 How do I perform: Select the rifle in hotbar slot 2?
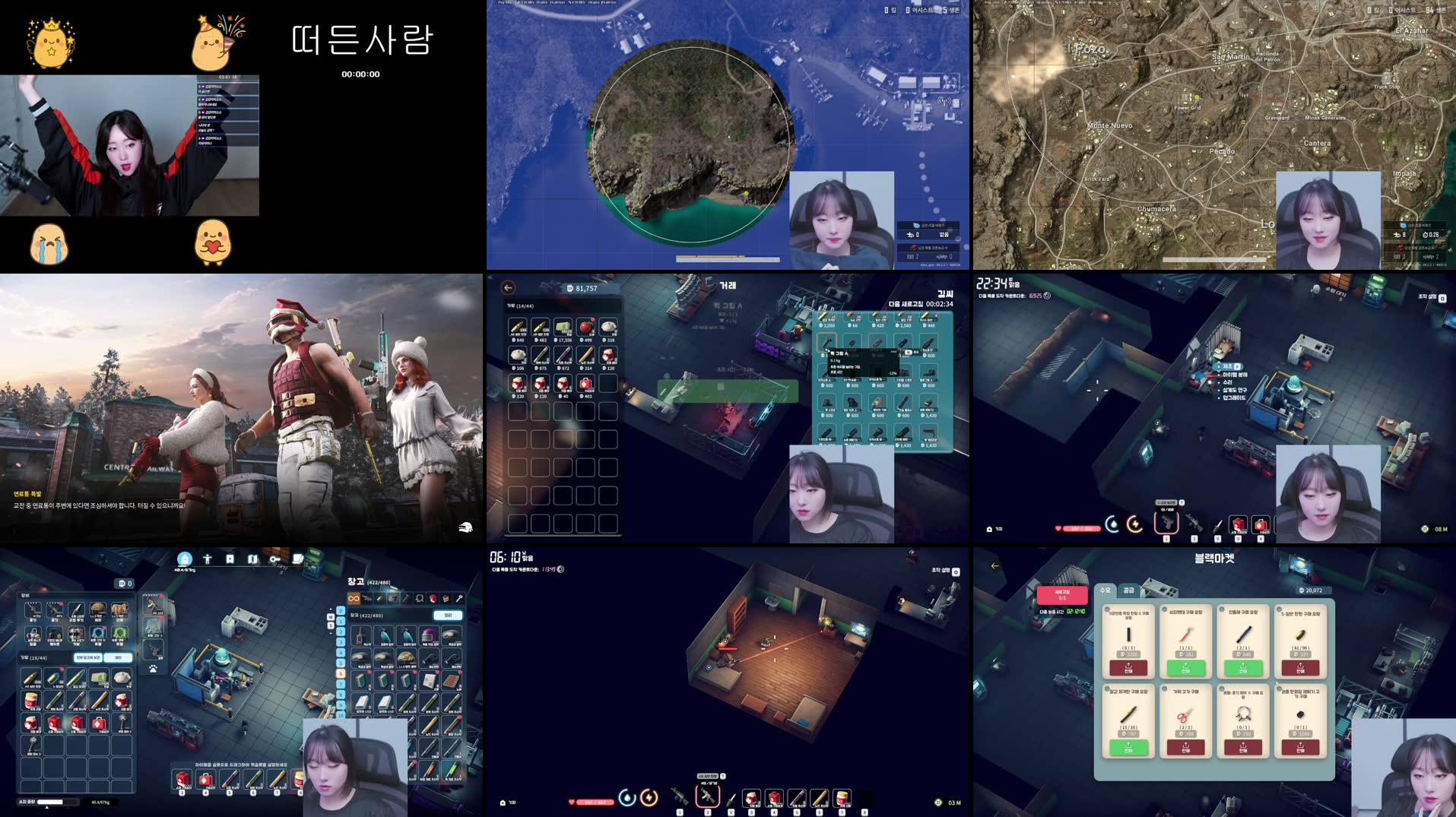click(707, 796)
